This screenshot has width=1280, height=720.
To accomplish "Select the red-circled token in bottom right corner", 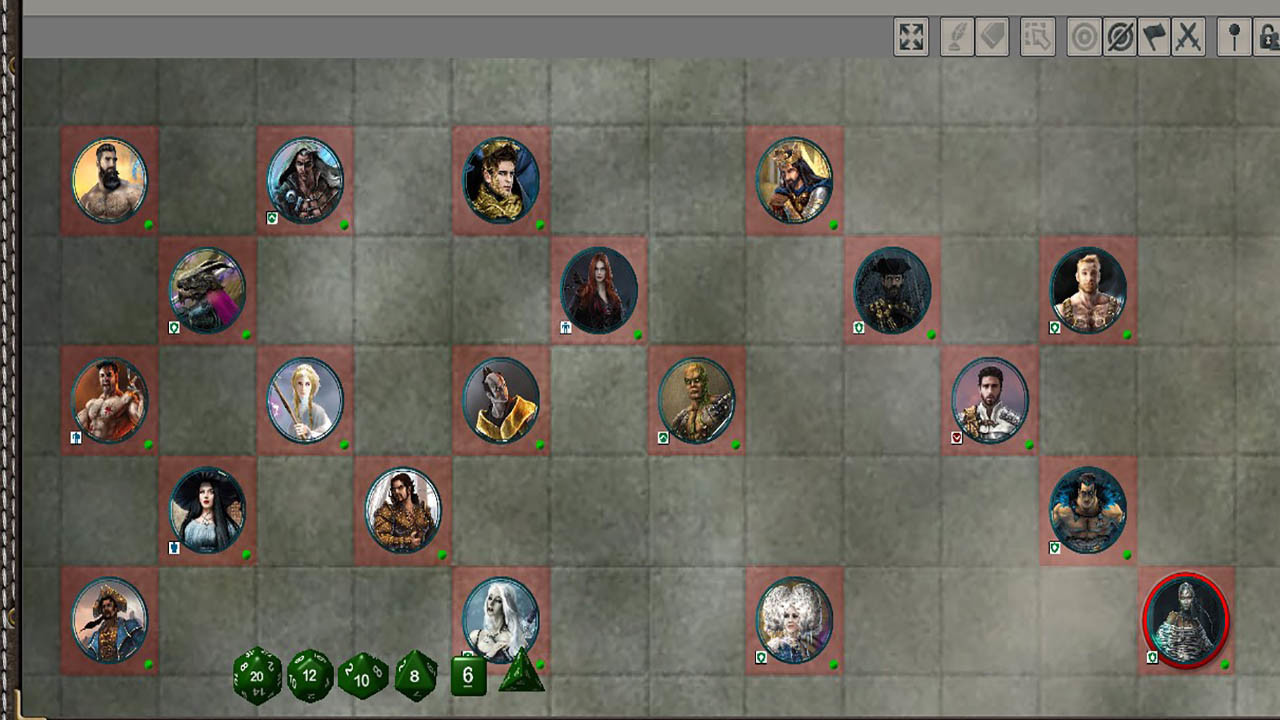I will pos(1186,620).
